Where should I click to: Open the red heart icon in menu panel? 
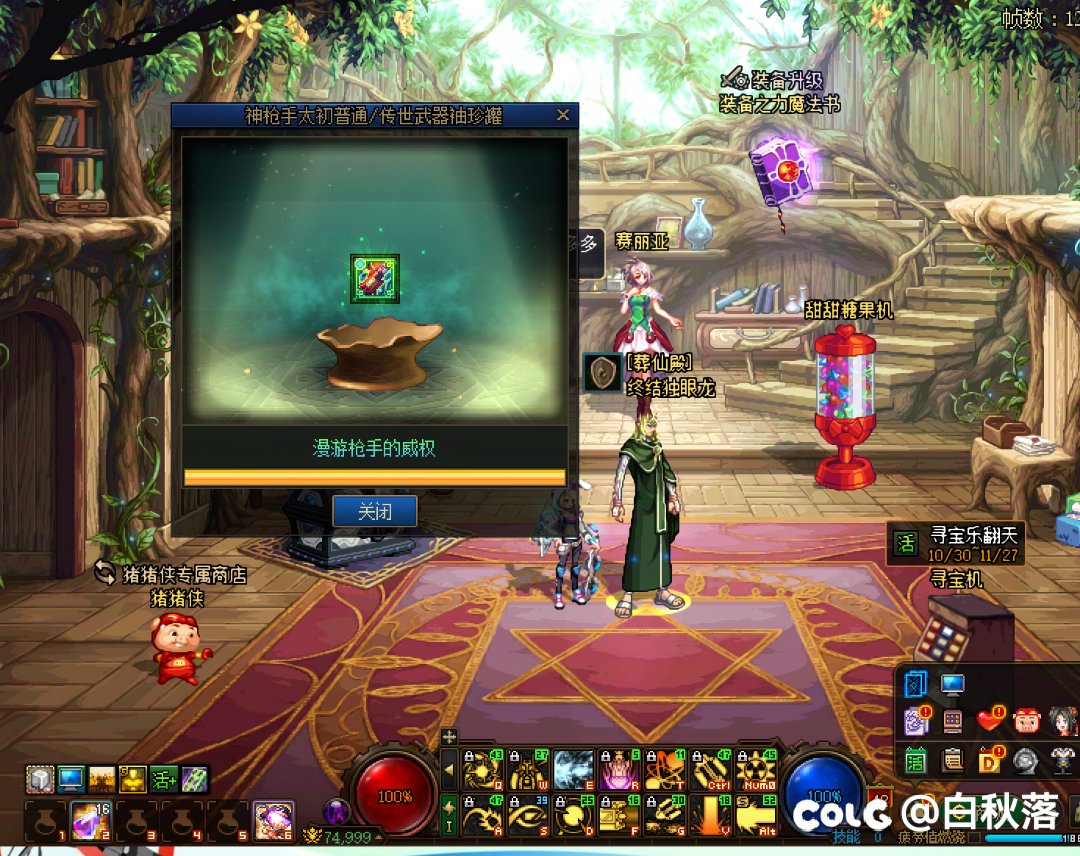point(989,718)
